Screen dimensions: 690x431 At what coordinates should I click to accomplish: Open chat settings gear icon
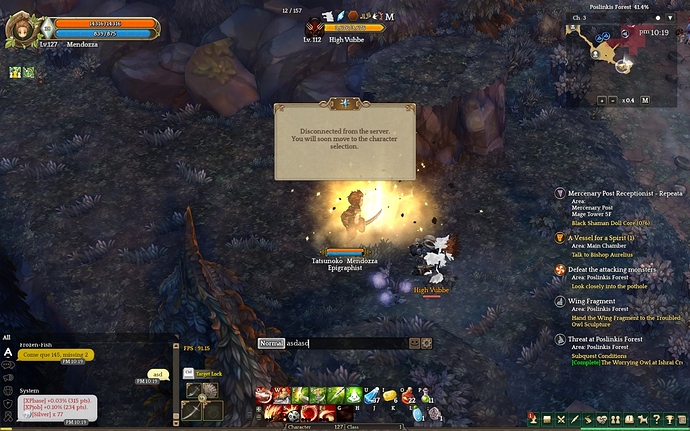pos(427,343)
